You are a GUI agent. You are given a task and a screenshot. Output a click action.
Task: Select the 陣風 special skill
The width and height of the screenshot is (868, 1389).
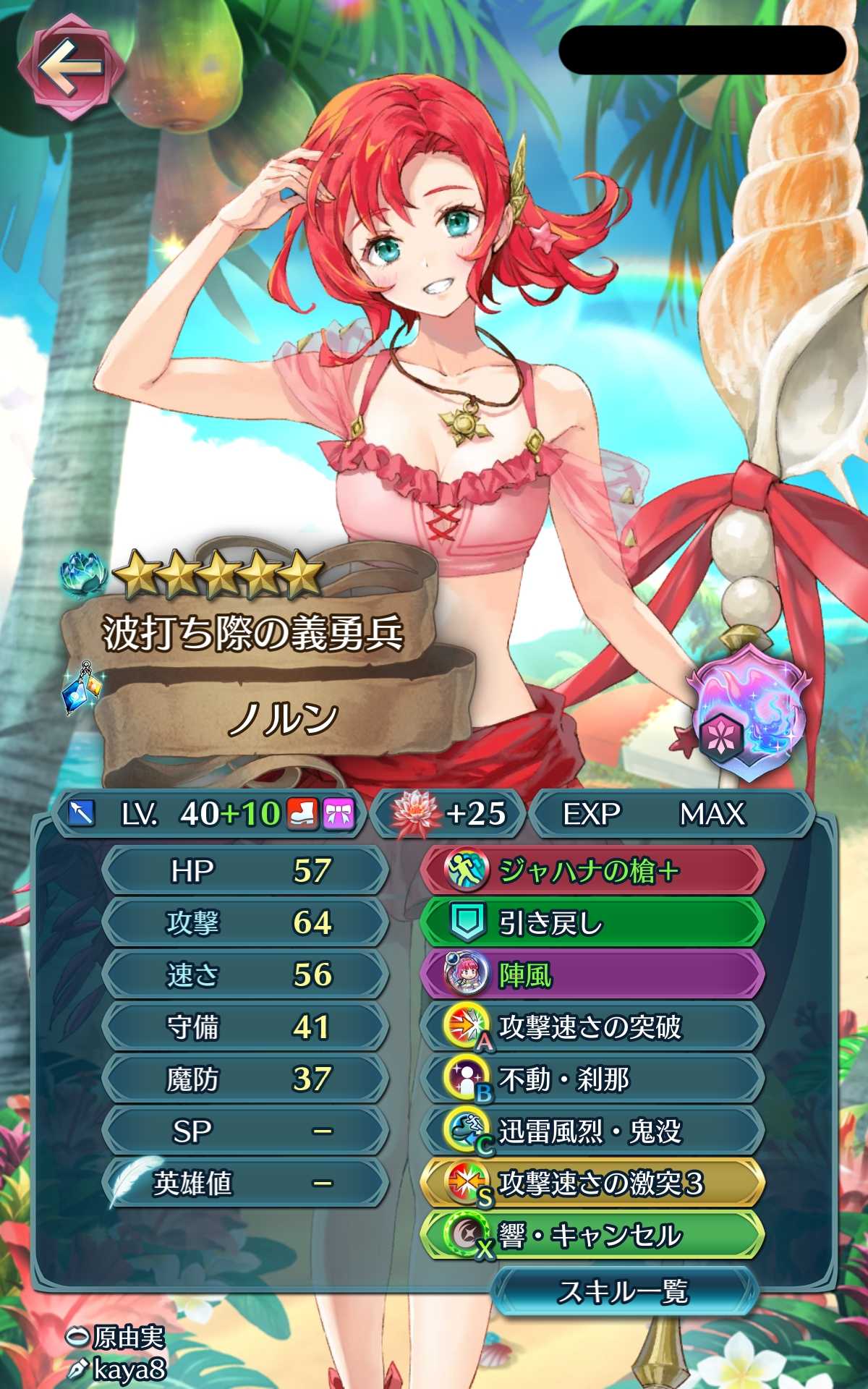pyautogui.click(x=592, y=975)
